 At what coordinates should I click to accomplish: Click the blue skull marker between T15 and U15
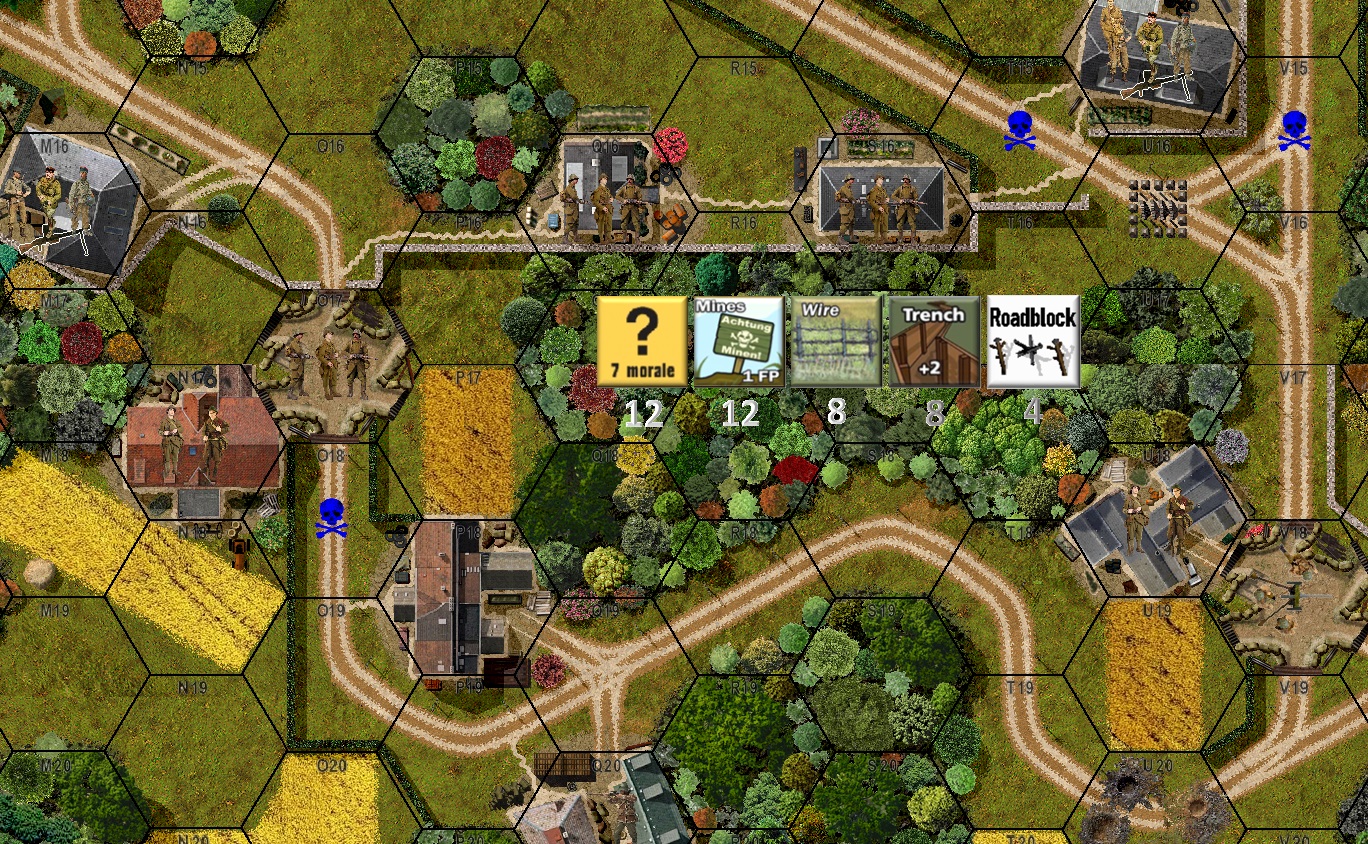[x=1020, y=131]
